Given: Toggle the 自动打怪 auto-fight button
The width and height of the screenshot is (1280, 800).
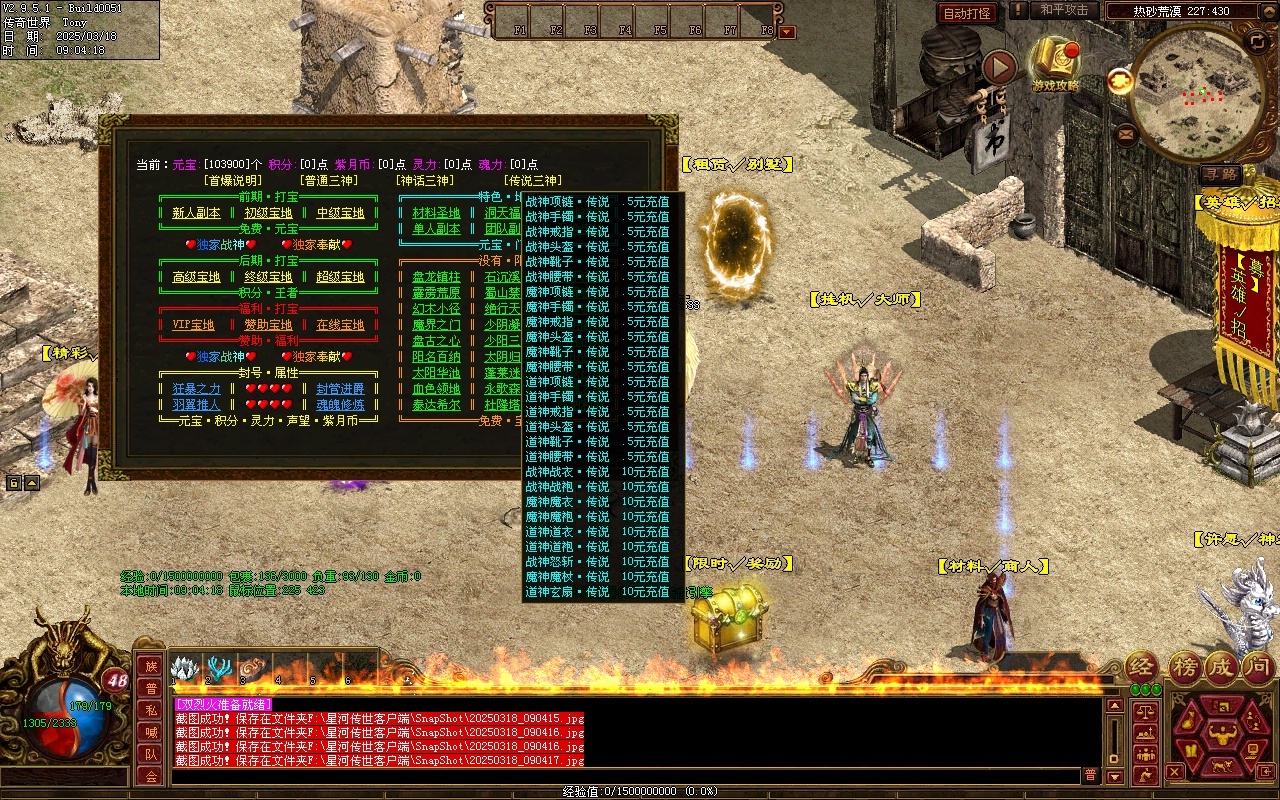Looking at the screenshot, I should coord(968,13).
